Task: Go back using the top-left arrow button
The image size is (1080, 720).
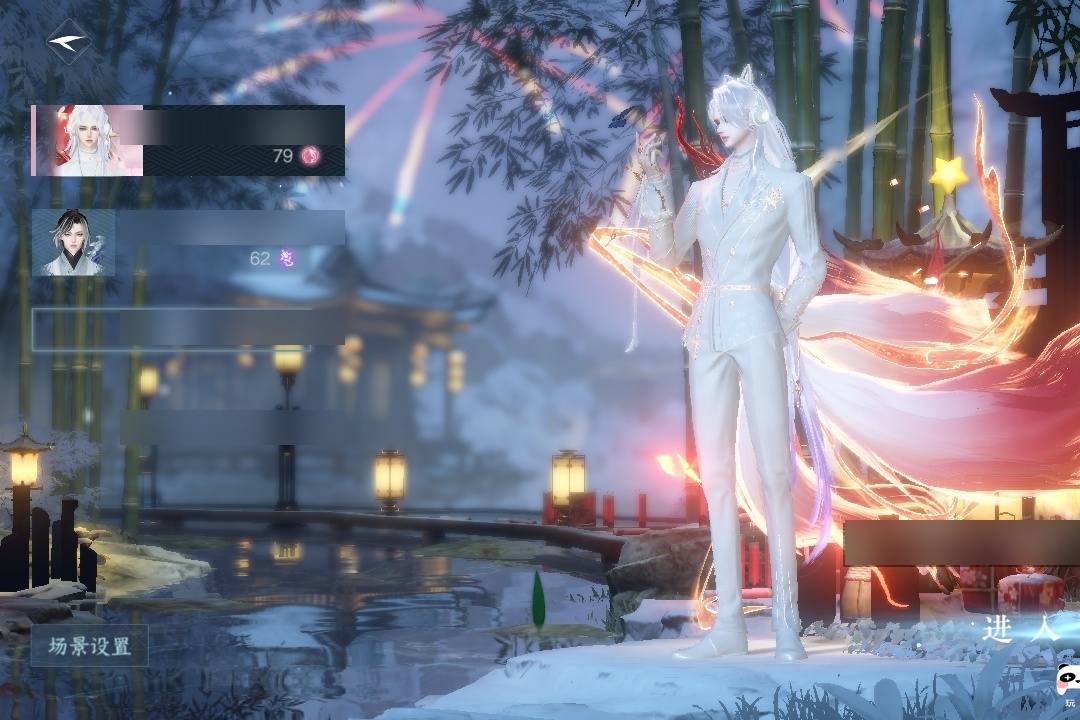Action: click(68, 42)
